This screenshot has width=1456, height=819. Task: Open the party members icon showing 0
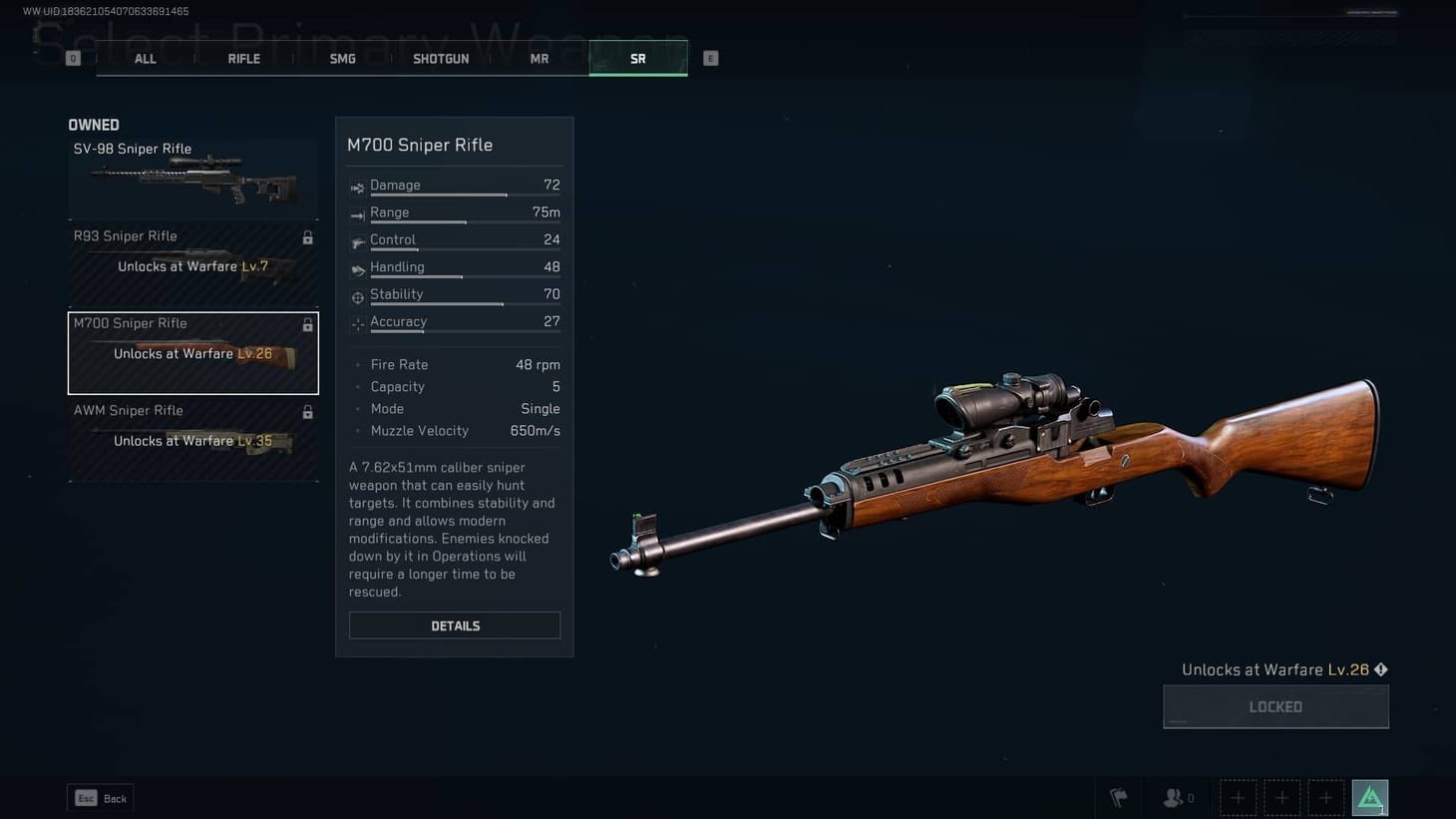[x=1175, y=797]
